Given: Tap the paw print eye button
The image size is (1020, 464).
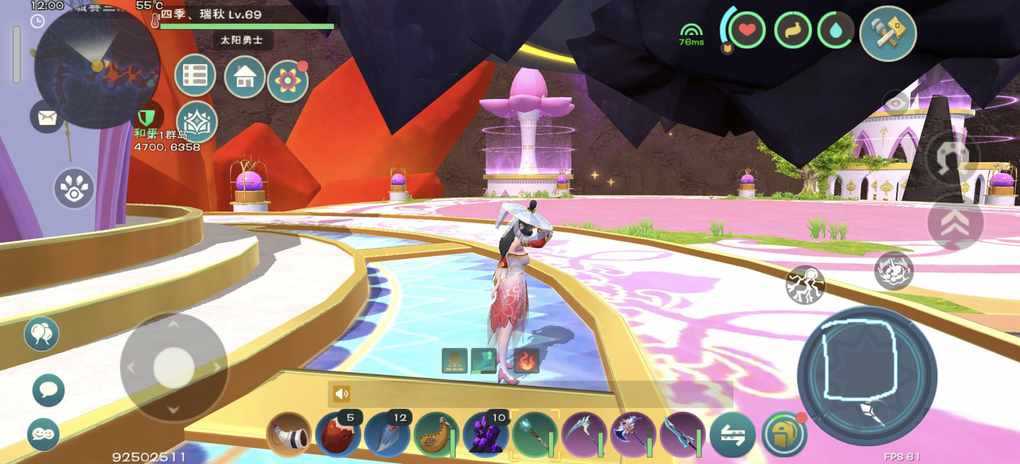Looking at the screenshot, I should [74, 188].
